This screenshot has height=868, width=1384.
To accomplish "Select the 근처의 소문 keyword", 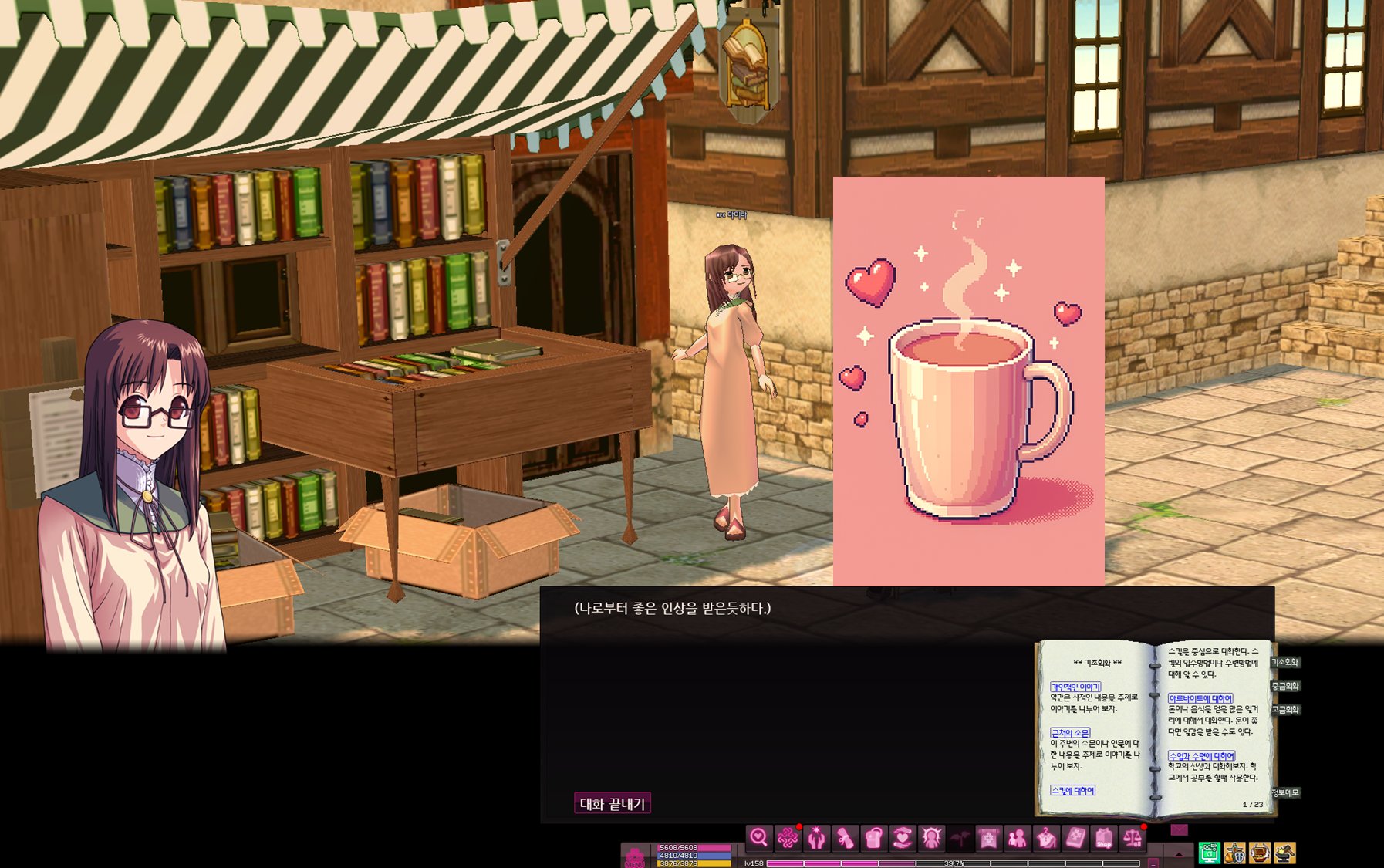I will click(x=1070, y=733).
